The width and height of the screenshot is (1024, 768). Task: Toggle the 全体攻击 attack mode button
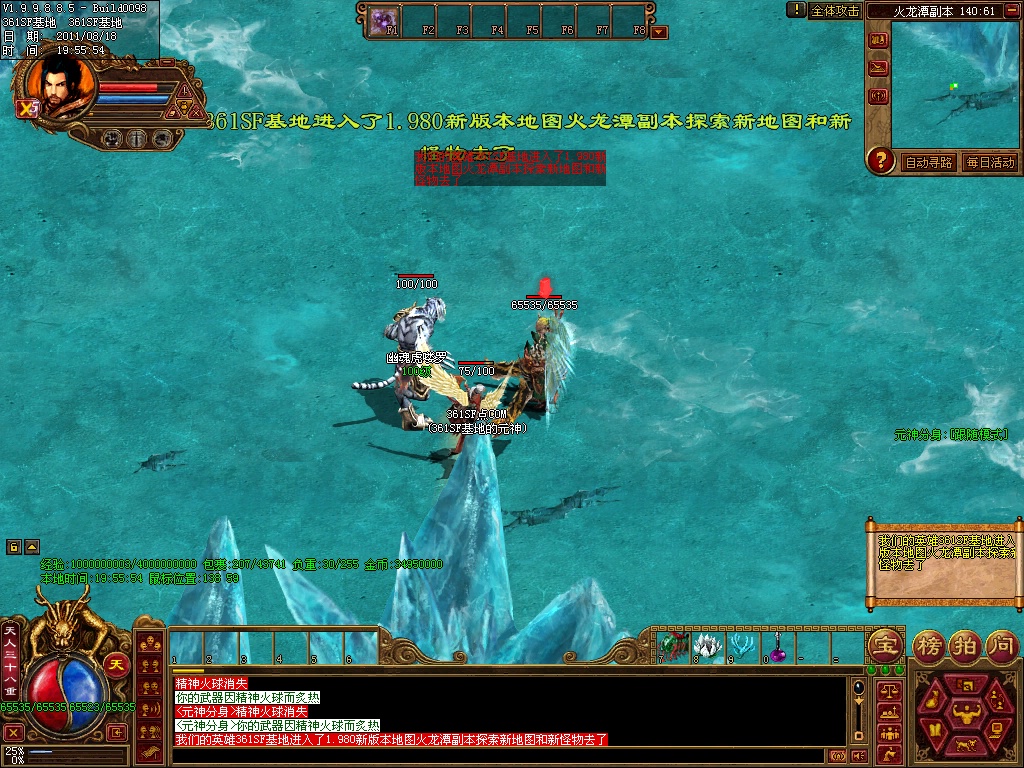pos(835,10)
